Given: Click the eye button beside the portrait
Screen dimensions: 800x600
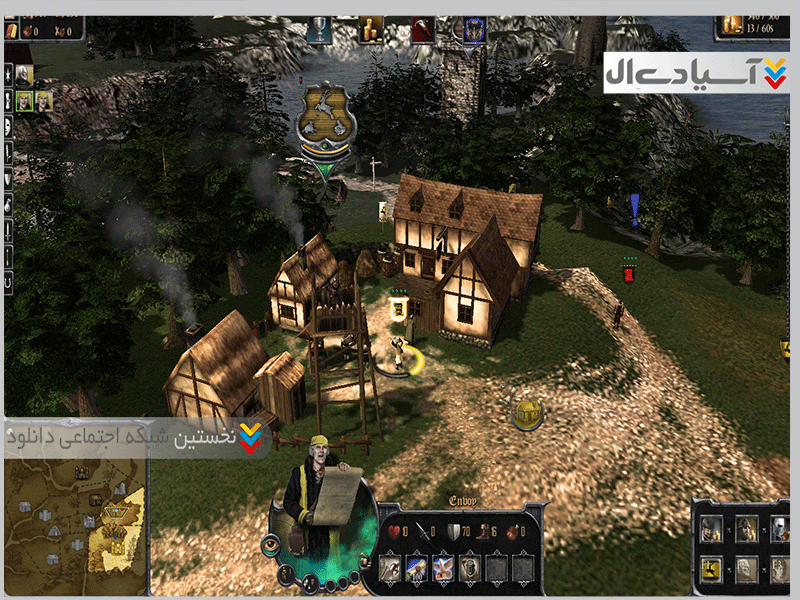Looking at the screenshot, I should [270, 544].
